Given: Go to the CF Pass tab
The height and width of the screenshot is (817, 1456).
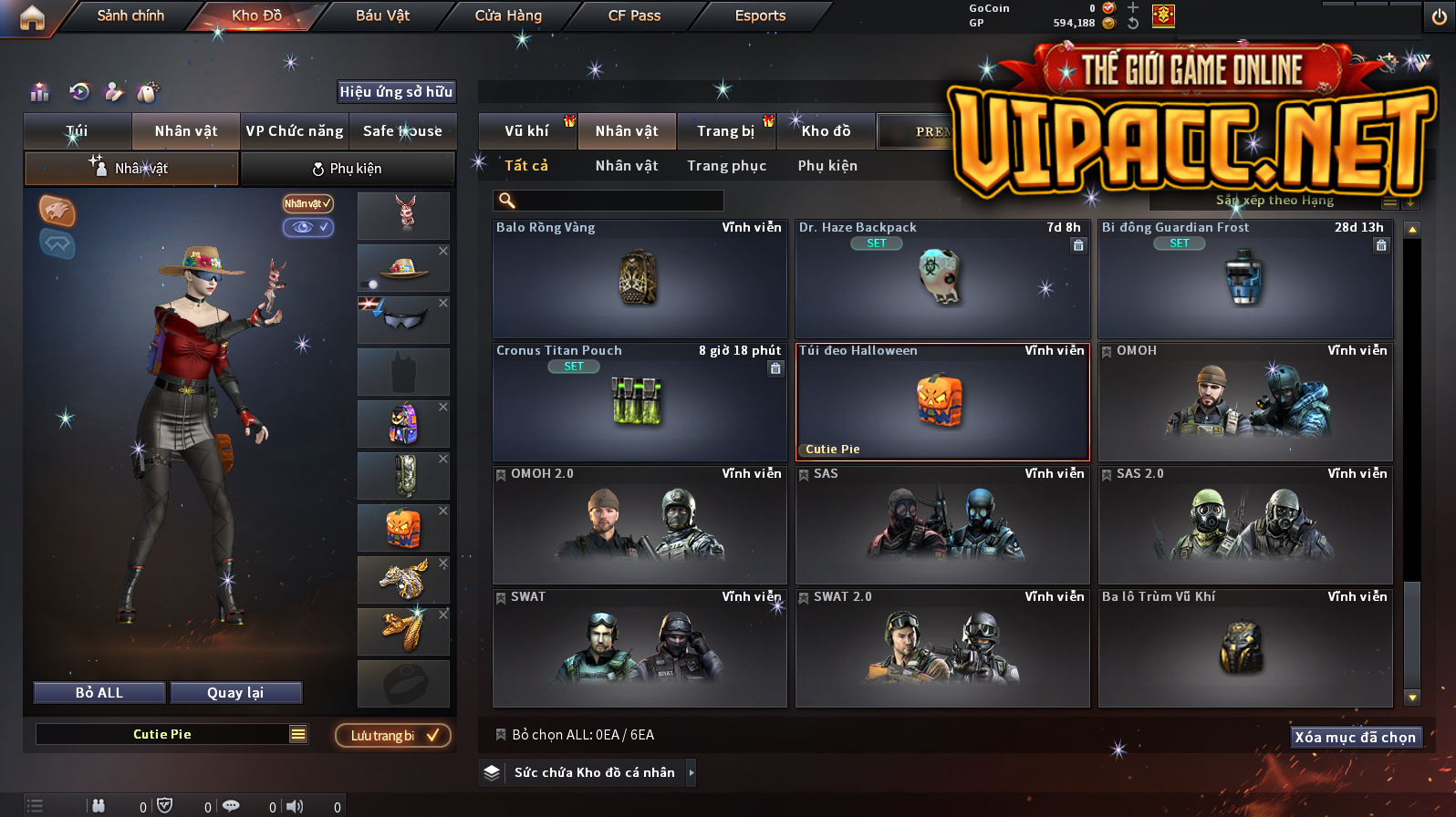Looking at the screenshot, I should (x=634, y=16).
